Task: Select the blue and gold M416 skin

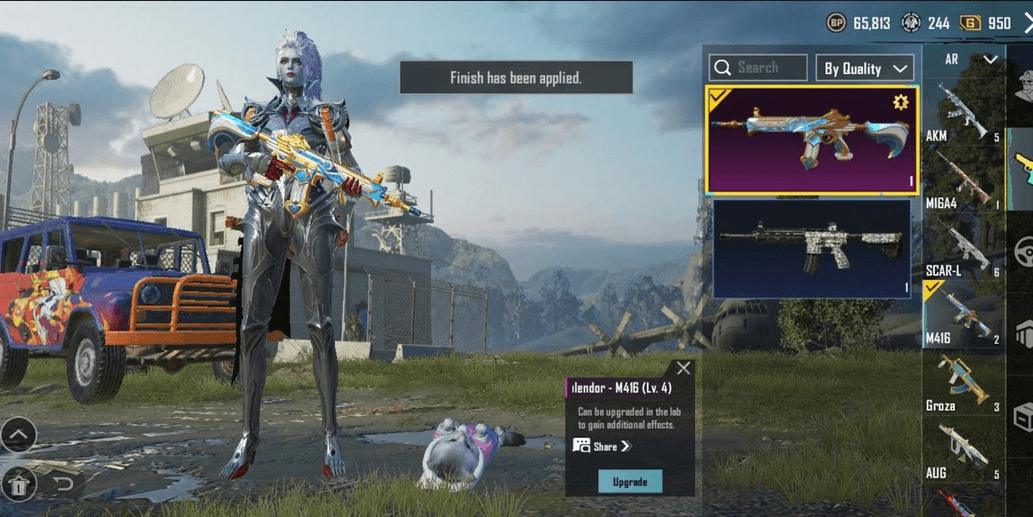Action: 811,139
